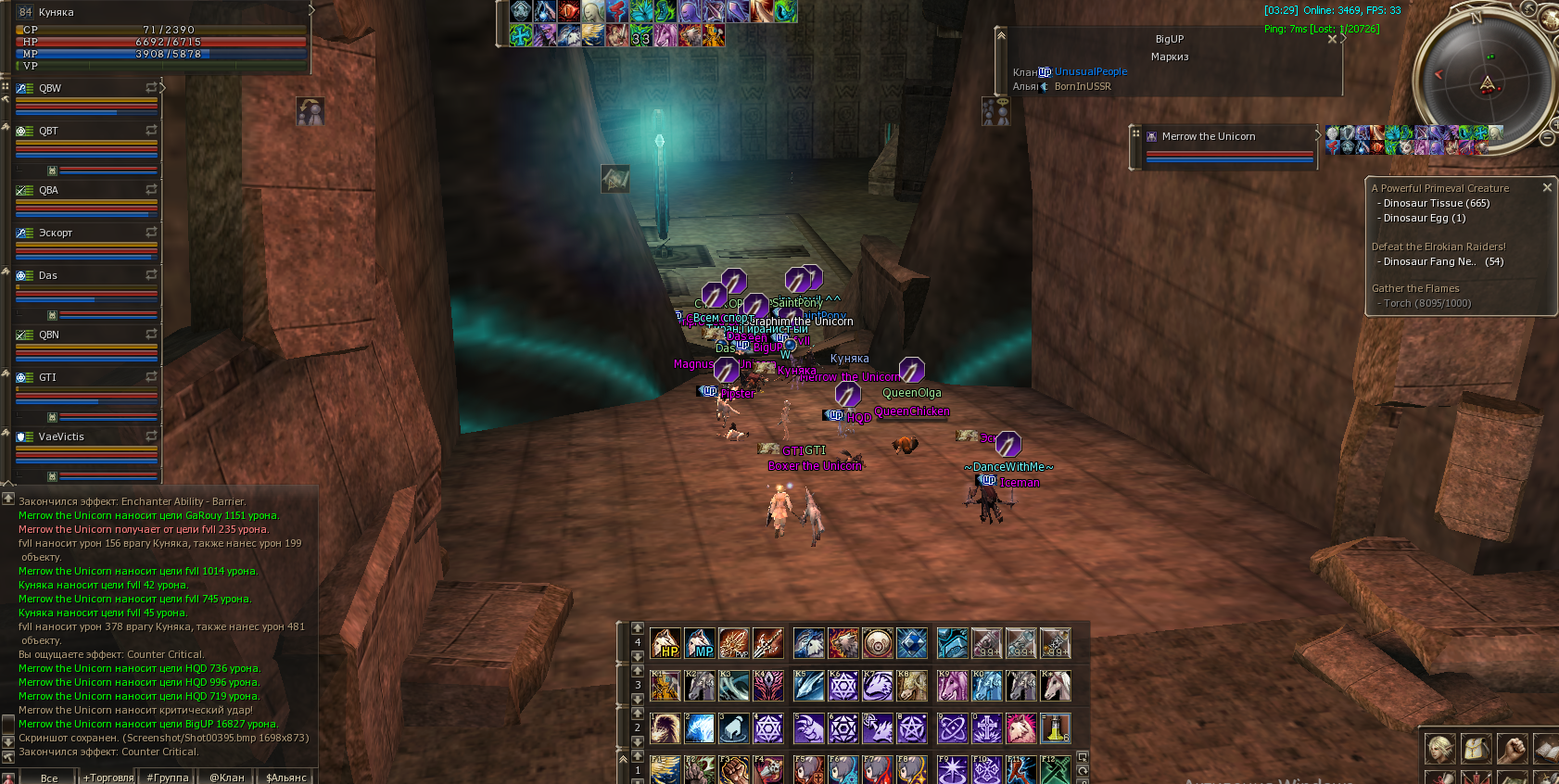
Task: Use the crossed swords skill in slot F12
Action: click(x=1055, y=770)
